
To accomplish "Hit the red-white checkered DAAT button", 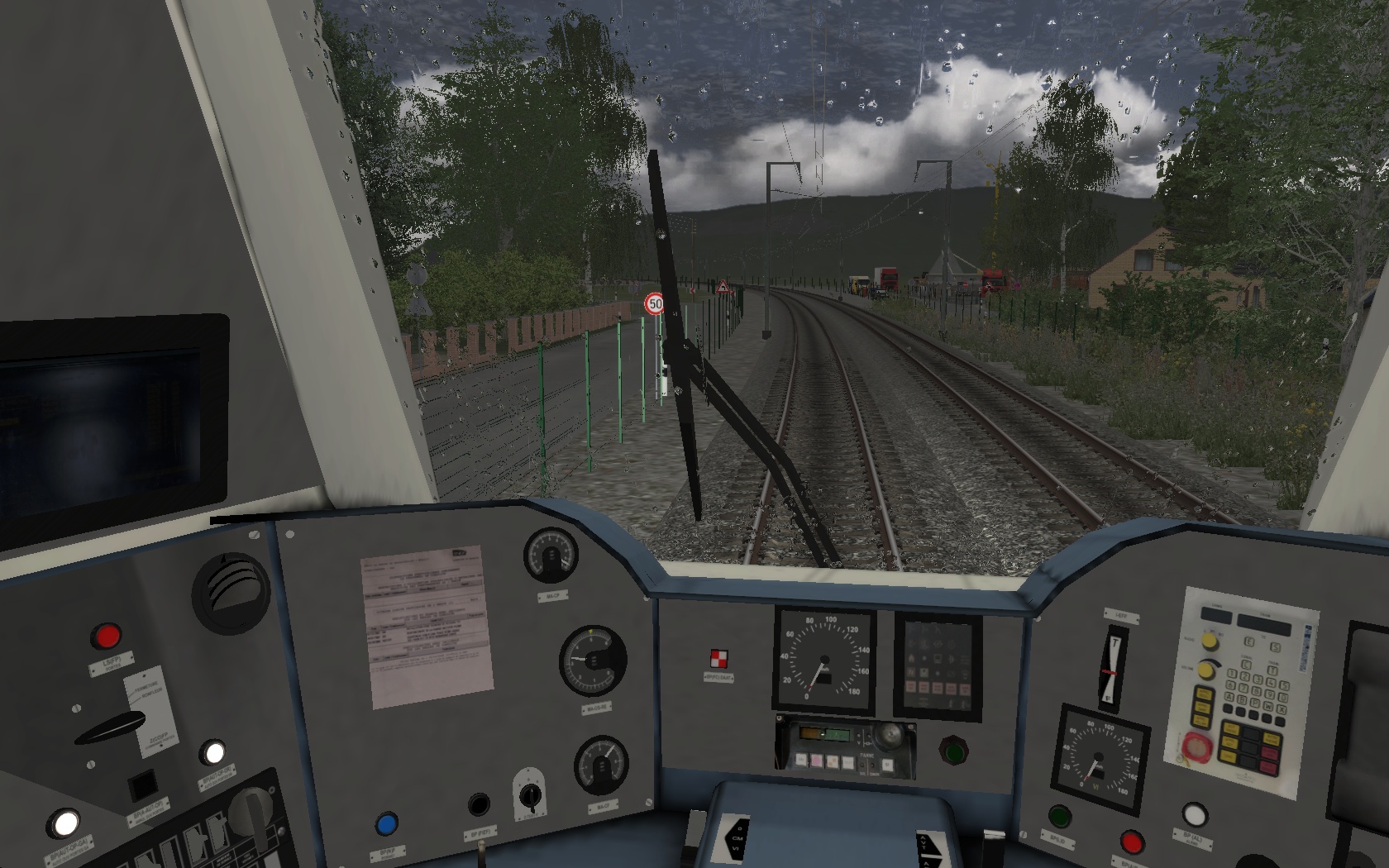I will click(x=718, y=660).
